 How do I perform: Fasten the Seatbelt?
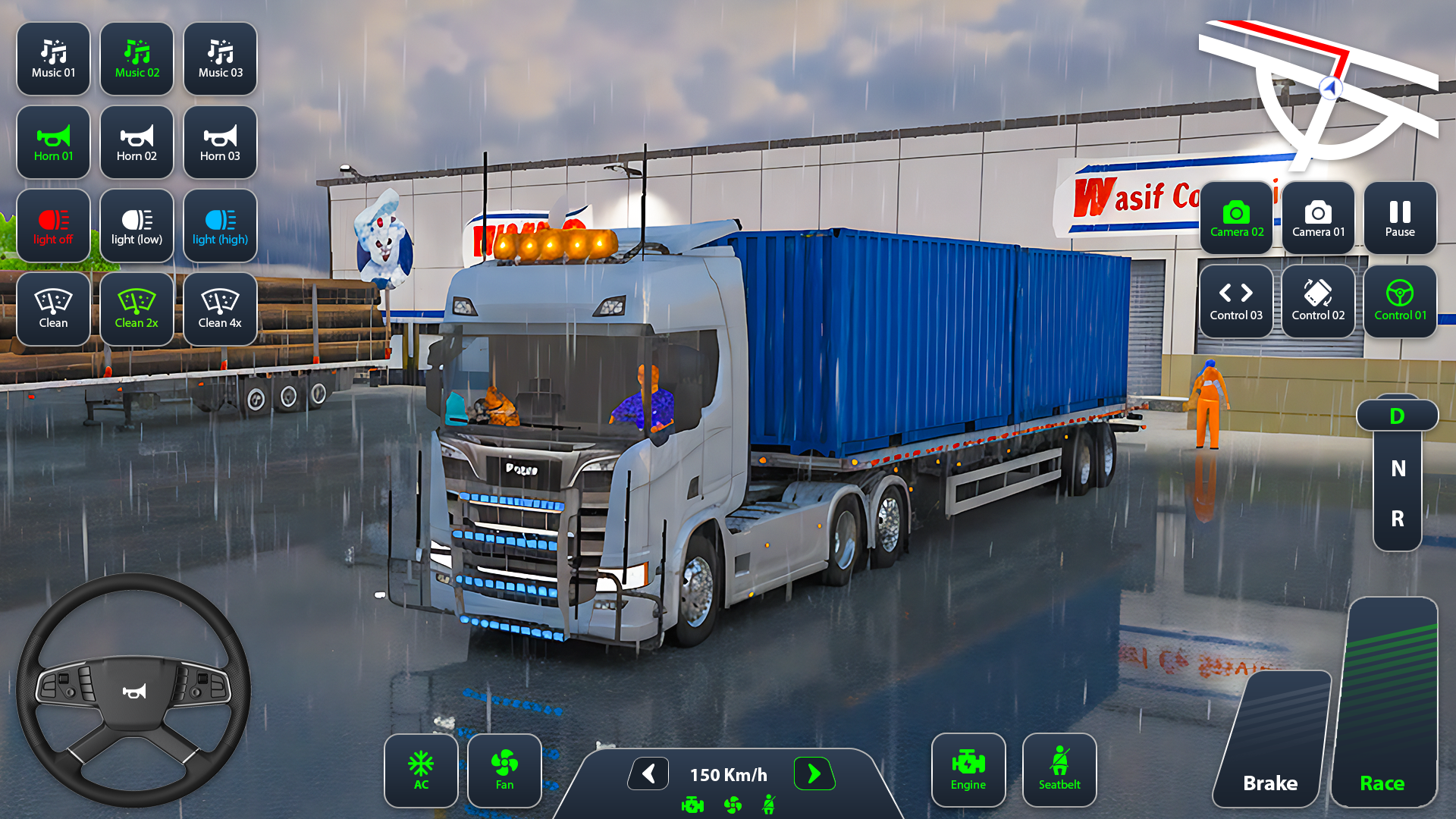tap(1059, 769)
